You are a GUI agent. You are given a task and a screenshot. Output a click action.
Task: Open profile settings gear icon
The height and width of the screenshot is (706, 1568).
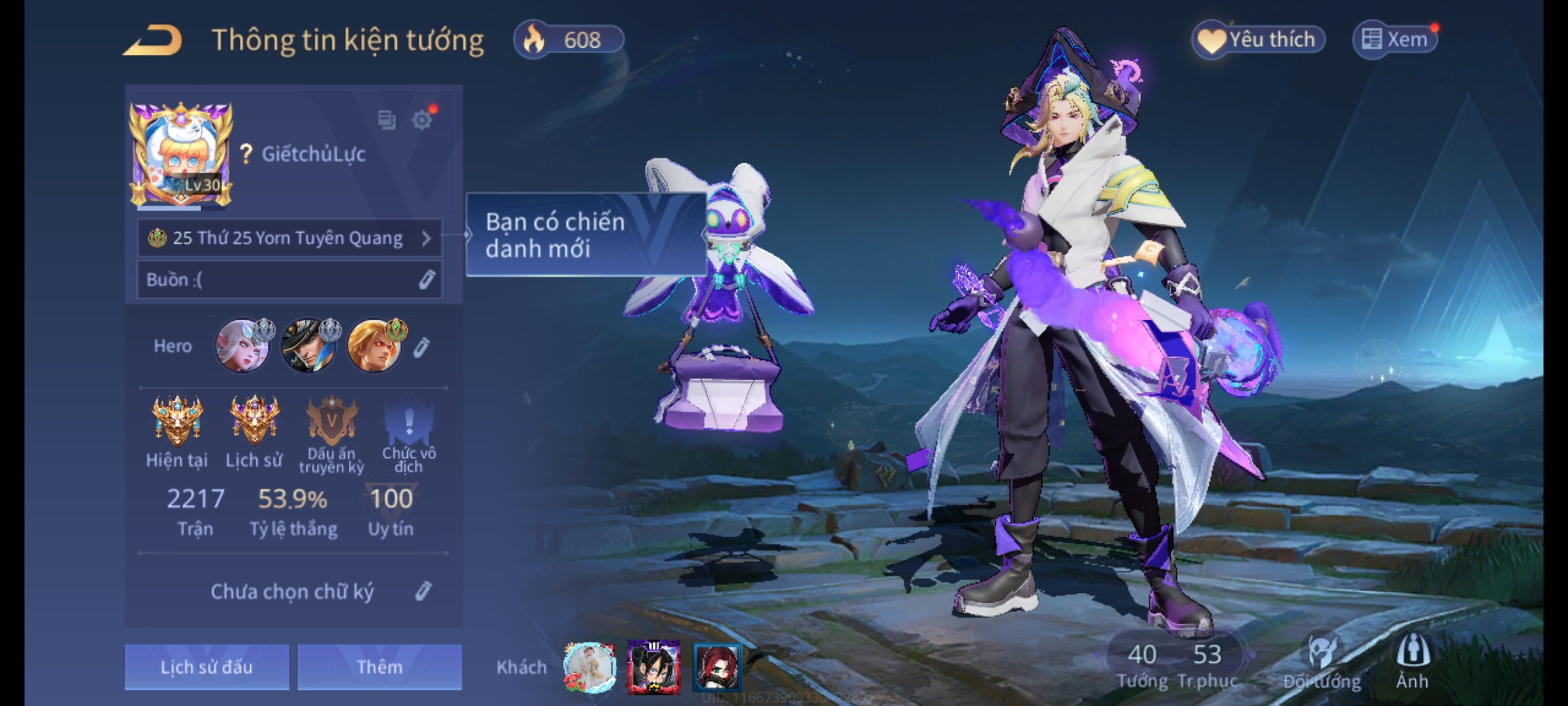(422, 120)
